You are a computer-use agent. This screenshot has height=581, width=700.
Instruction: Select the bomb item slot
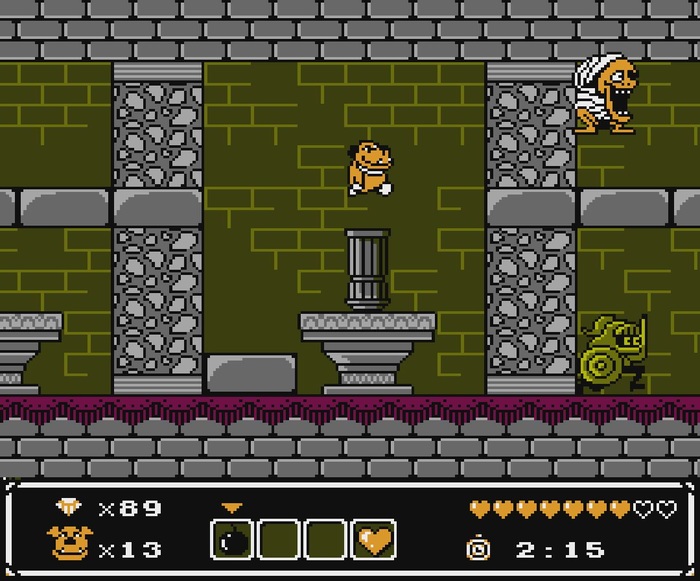coord(232,540)
